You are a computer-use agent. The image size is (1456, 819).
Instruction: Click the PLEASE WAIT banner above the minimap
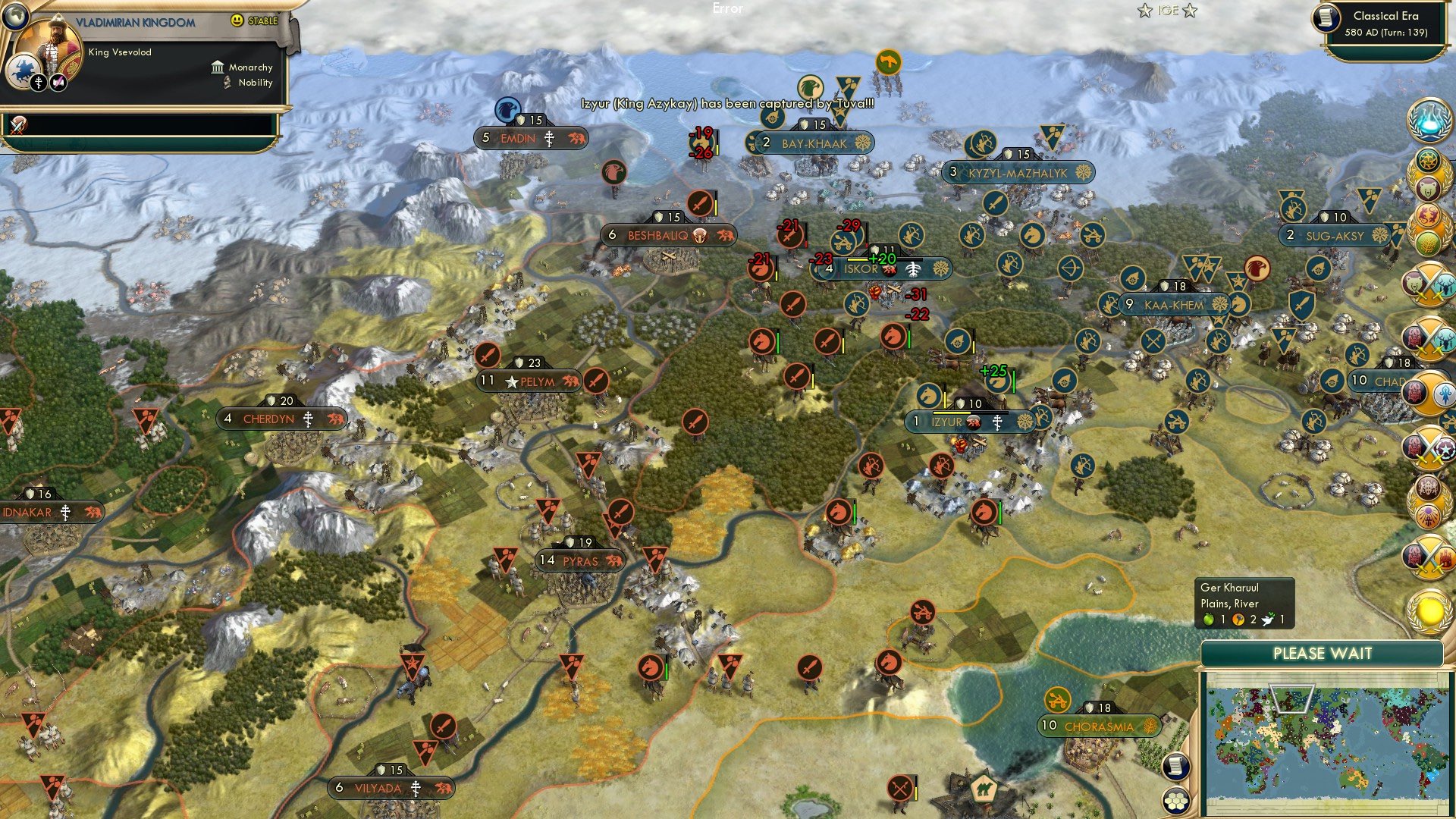coord(1323,653)
